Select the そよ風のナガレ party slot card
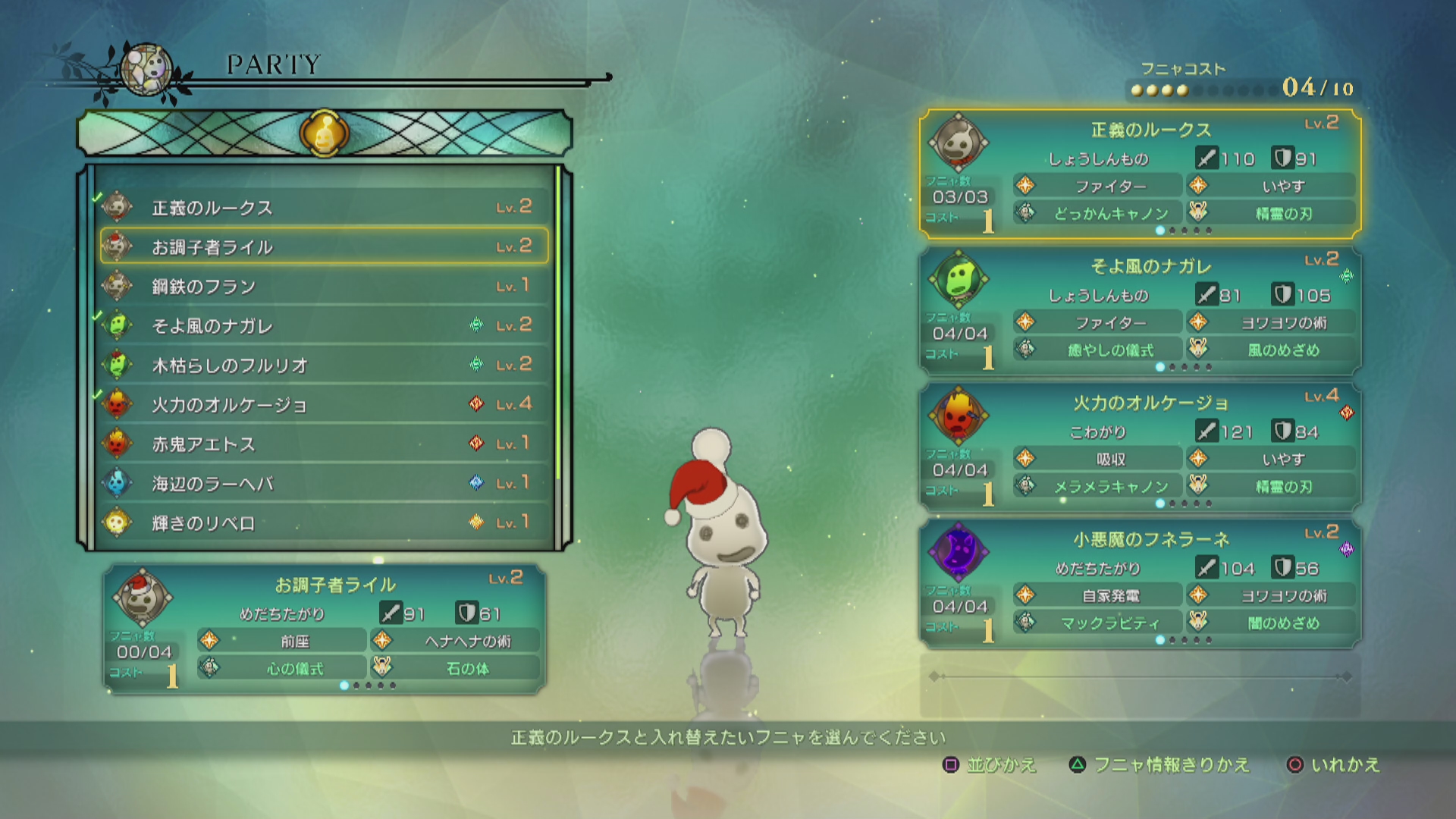Viewport: 1456px width, 819px height. pos(1140,311)
